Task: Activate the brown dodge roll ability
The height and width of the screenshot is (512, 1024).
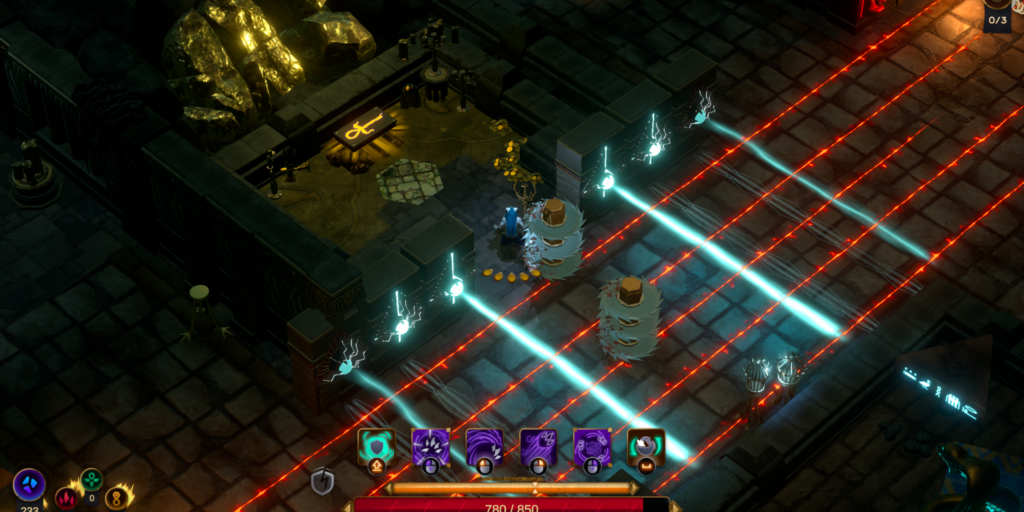Action: click(x=646, y=446)
